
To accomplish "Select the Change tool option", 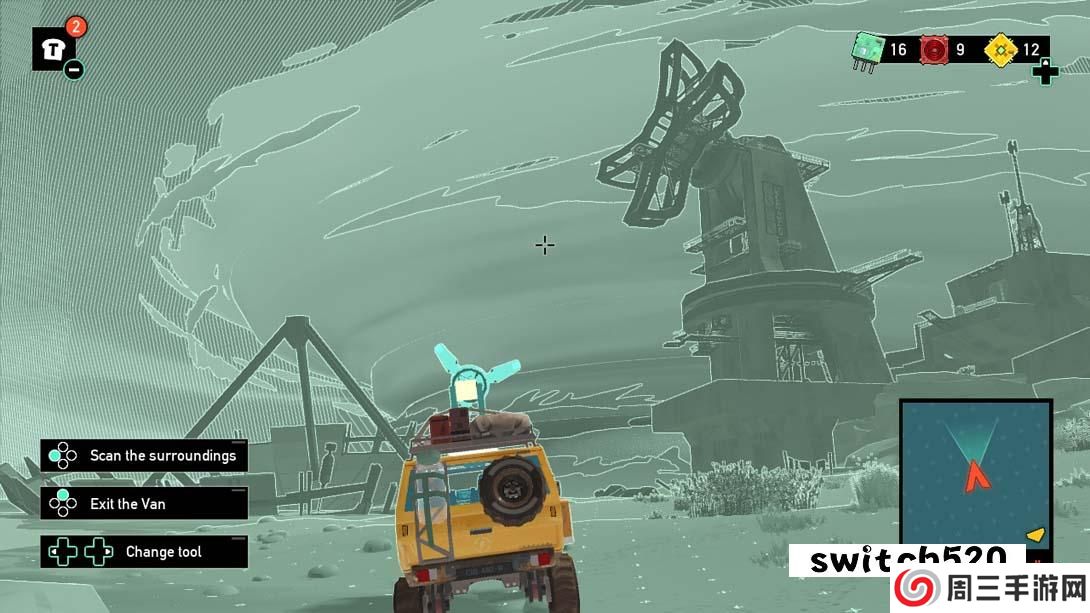I will 144,552.
